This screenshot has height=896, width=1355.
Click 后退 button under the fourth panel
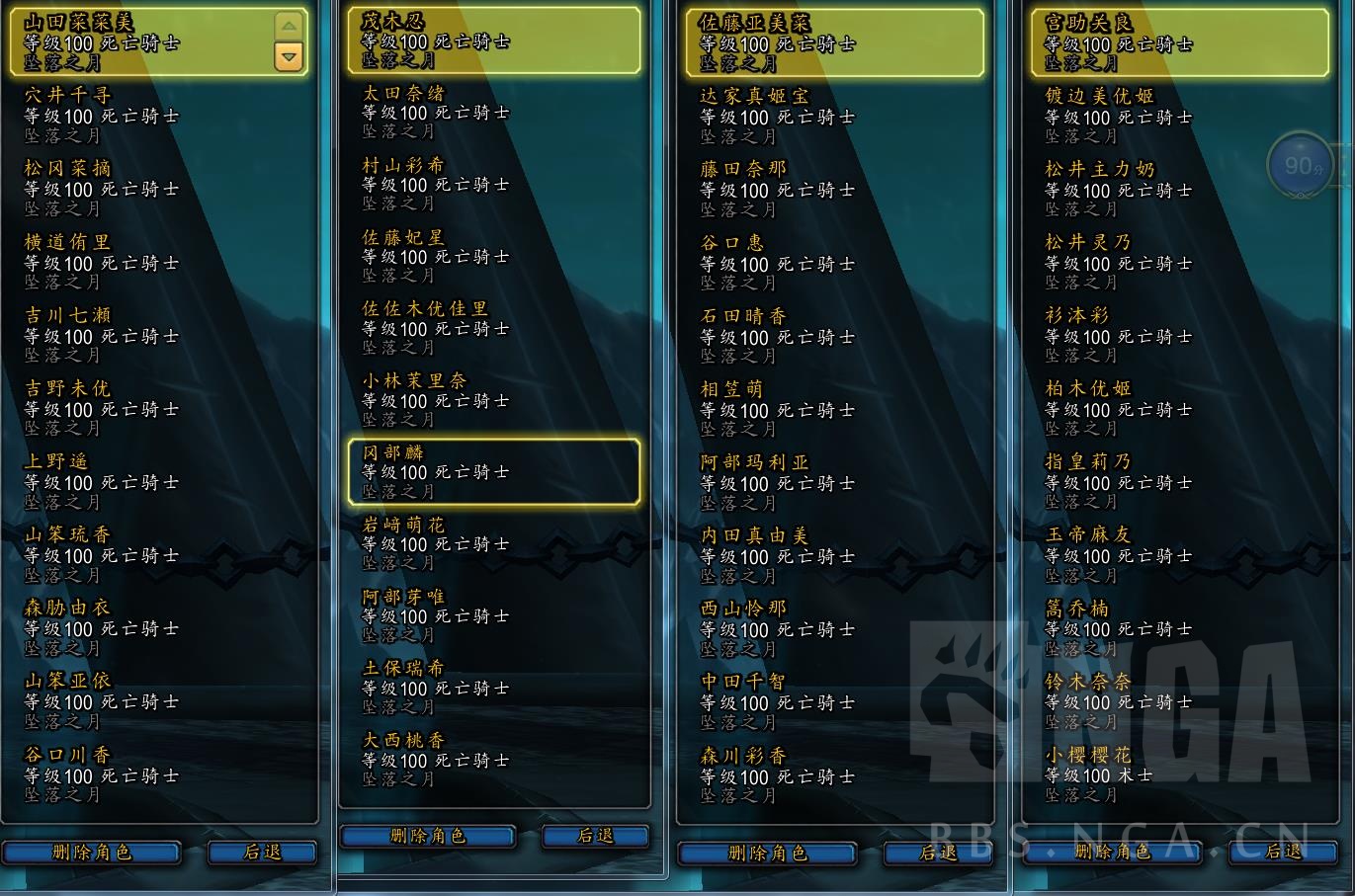tap(1284, 851)
